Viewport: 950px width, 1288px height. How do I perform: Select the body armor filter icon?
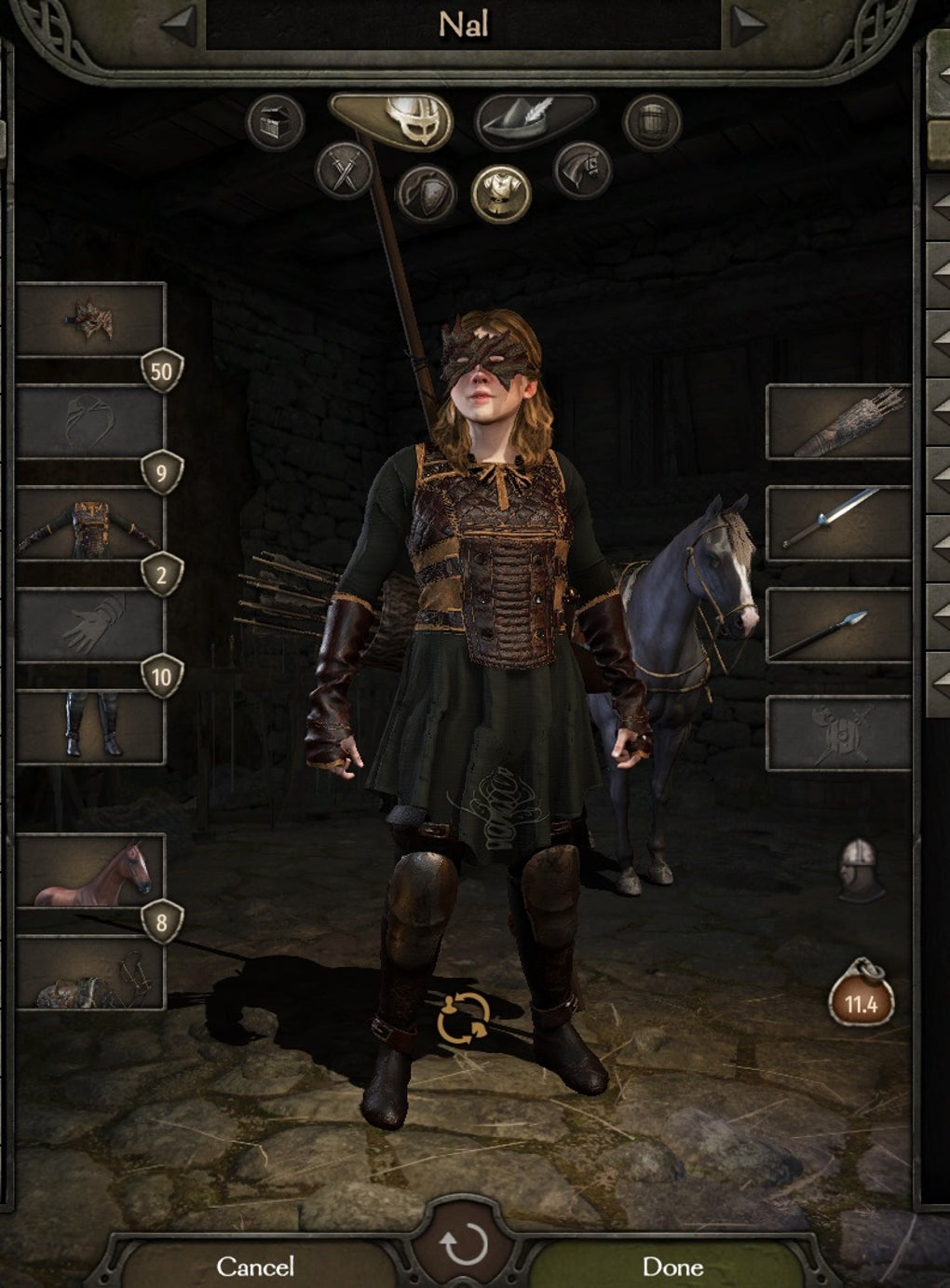501,194
